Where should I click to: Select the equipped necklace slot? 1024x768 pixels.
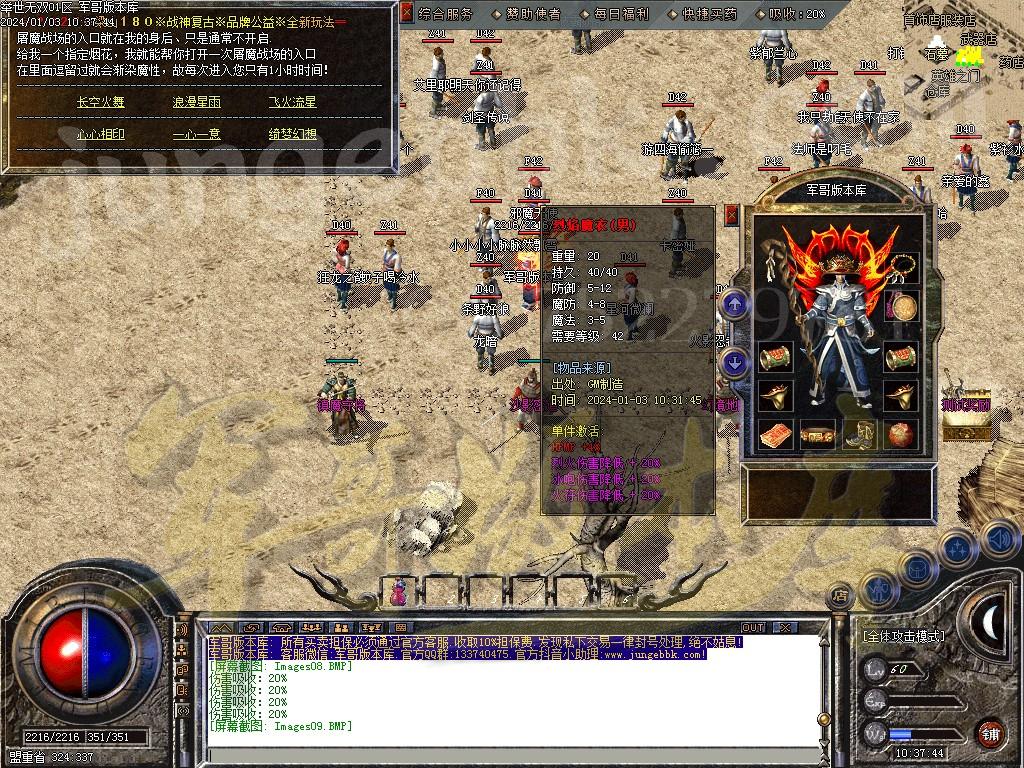(903, 266)
